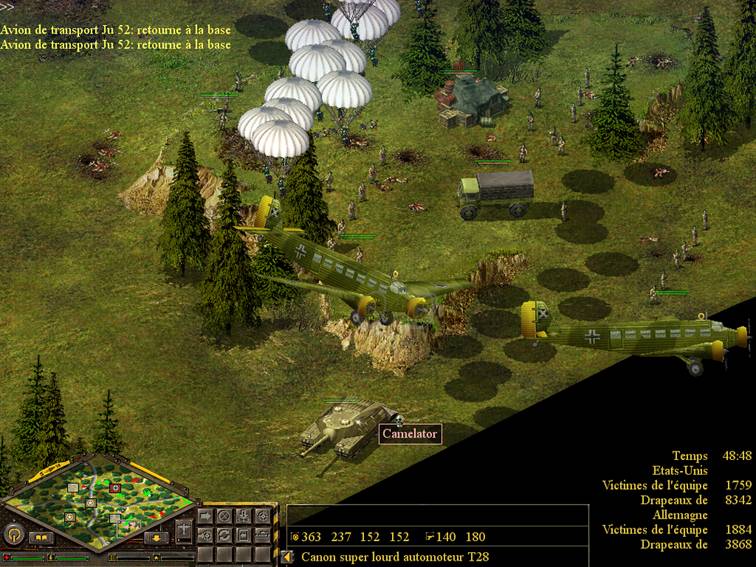Viewport: 756px width, 567px height.
Task: Activate the right-arrow move command
Action: click(208, 517)
